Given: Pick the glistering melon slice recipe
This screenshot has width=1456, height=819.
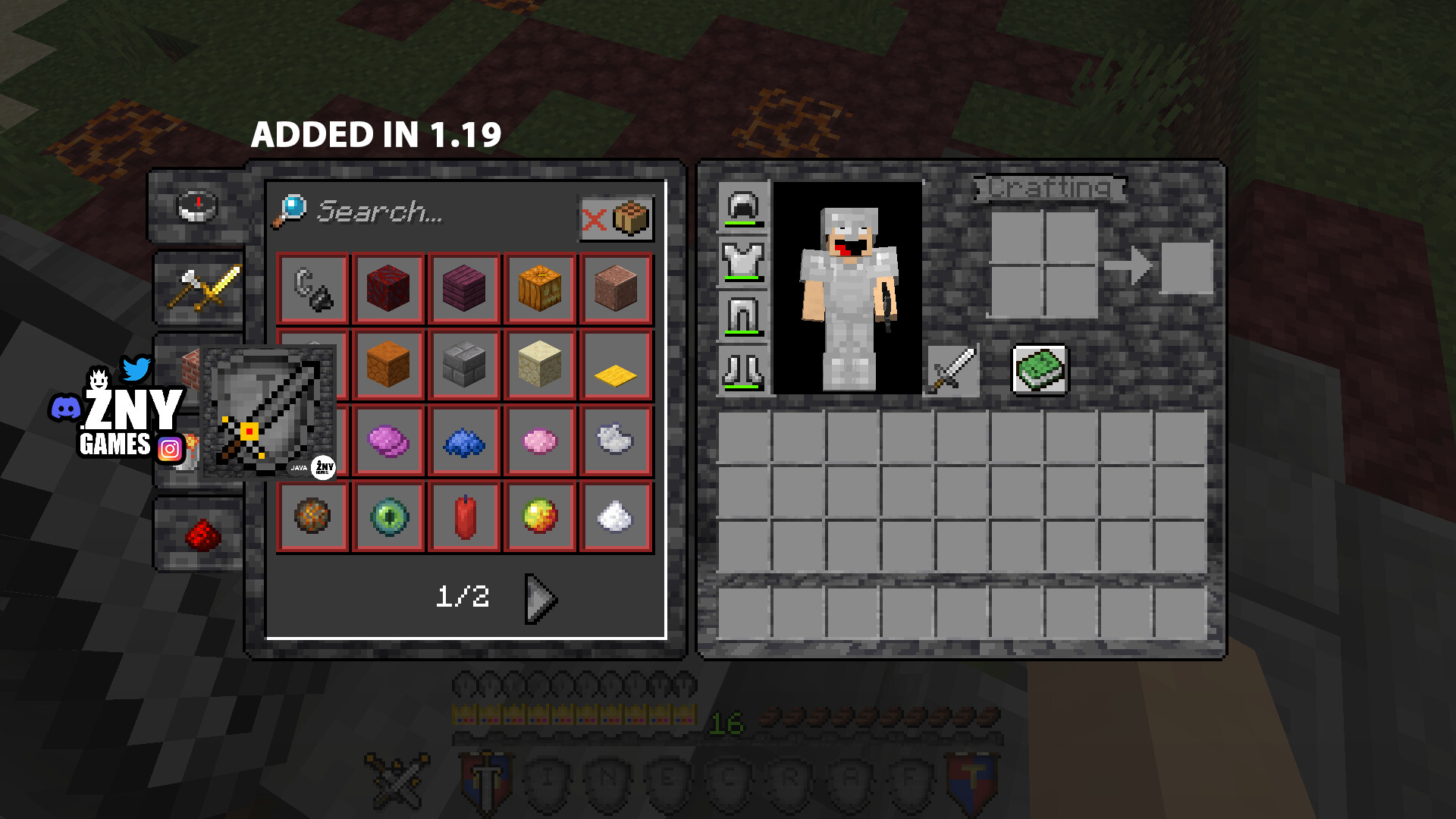Looking at the screenshot, I should [540, 517].
